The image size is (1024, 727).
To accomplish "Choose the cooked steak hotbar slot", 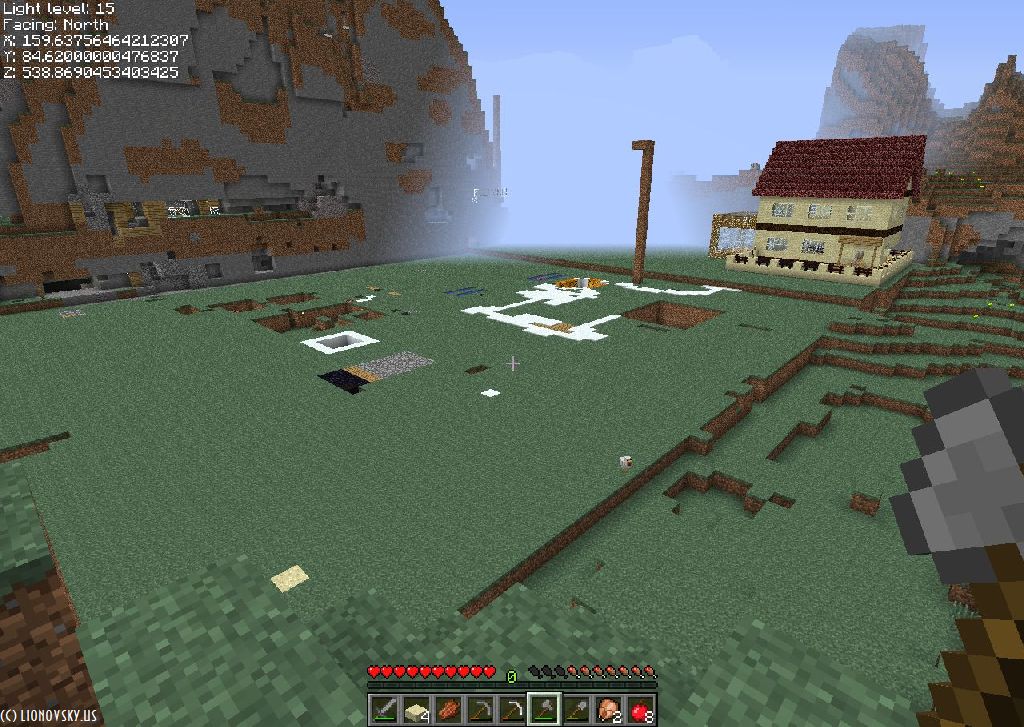I will click(448, 709).
